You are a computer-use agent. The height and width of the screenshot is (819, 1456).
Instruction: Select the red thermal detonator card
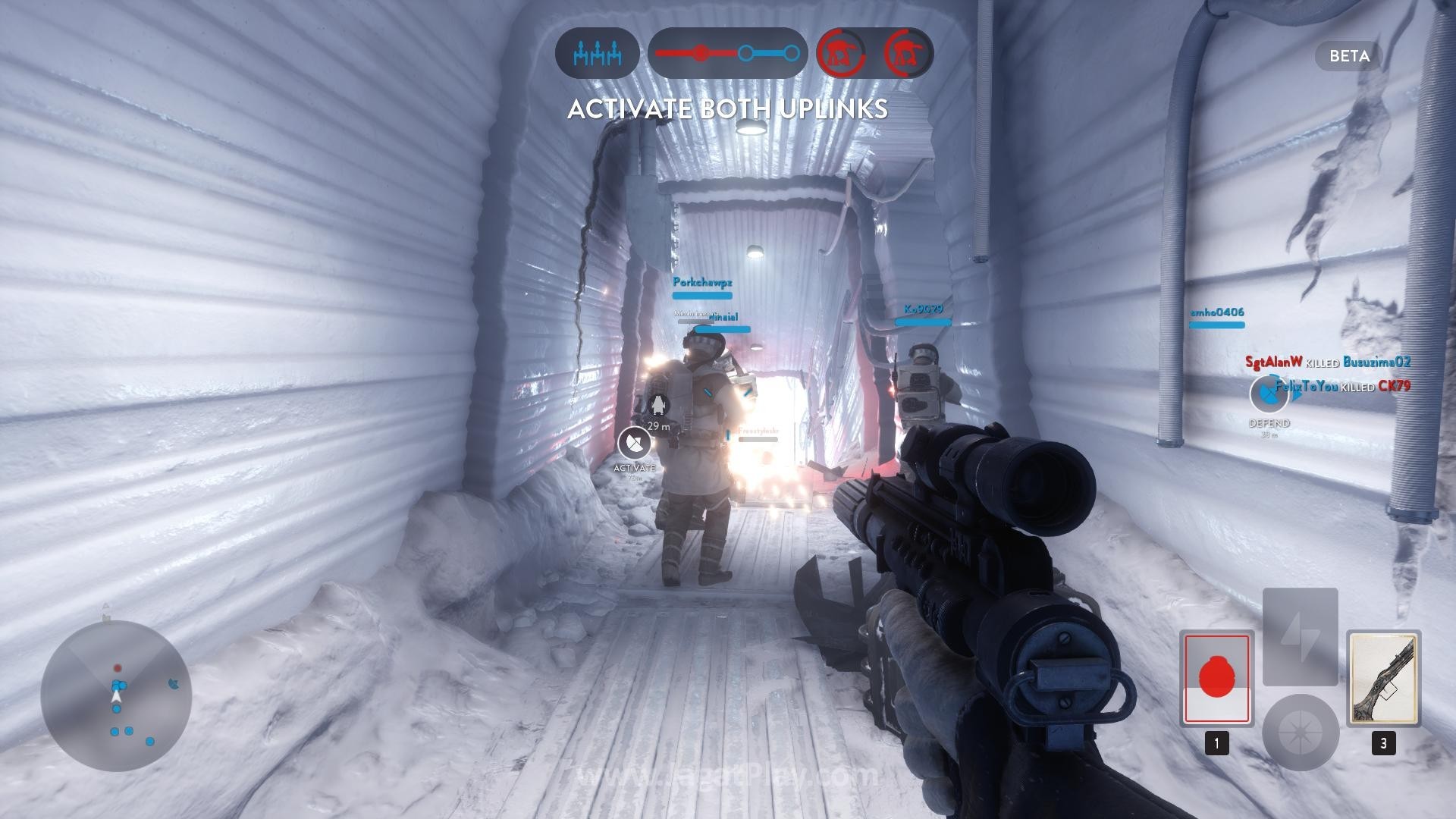(1216, 678)
